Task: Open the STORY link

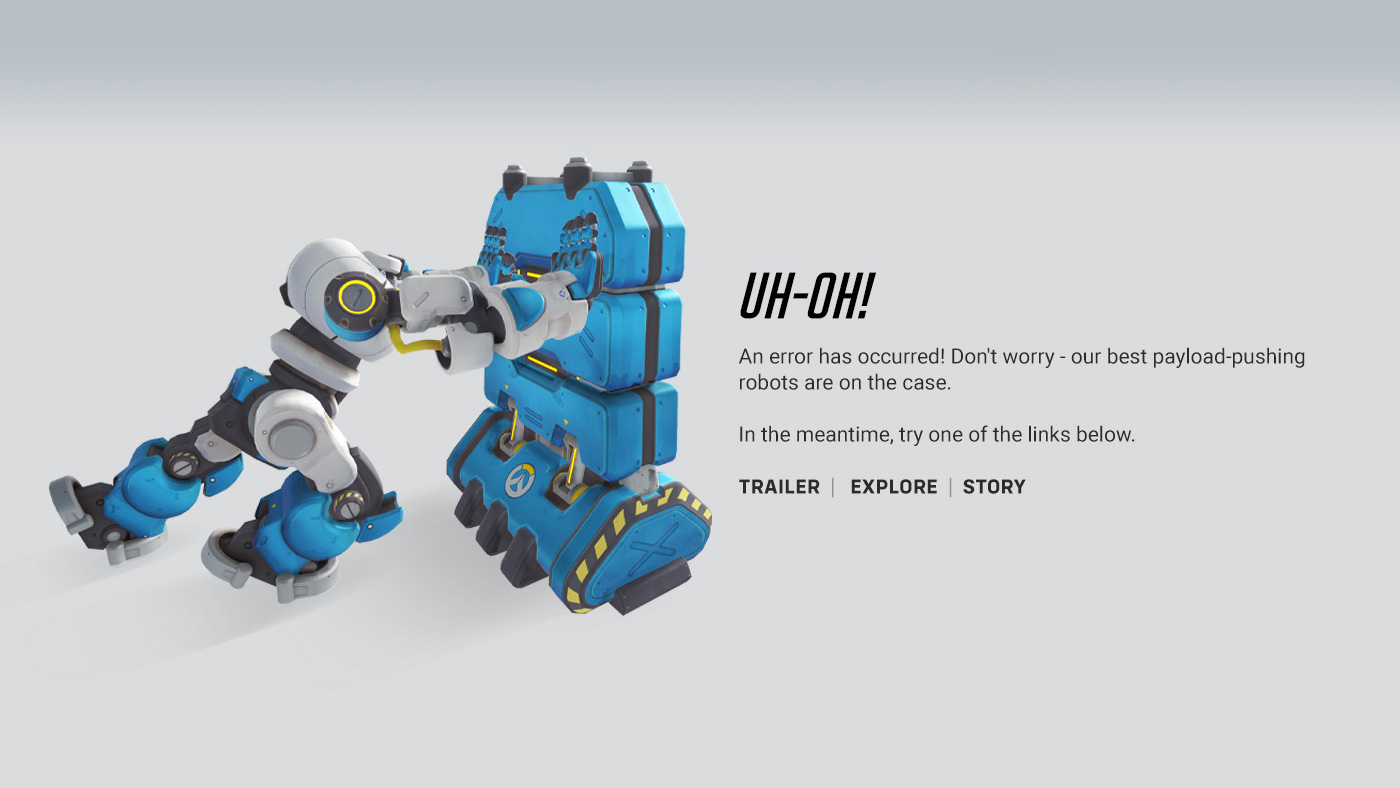Action: (x=994, y=487)
